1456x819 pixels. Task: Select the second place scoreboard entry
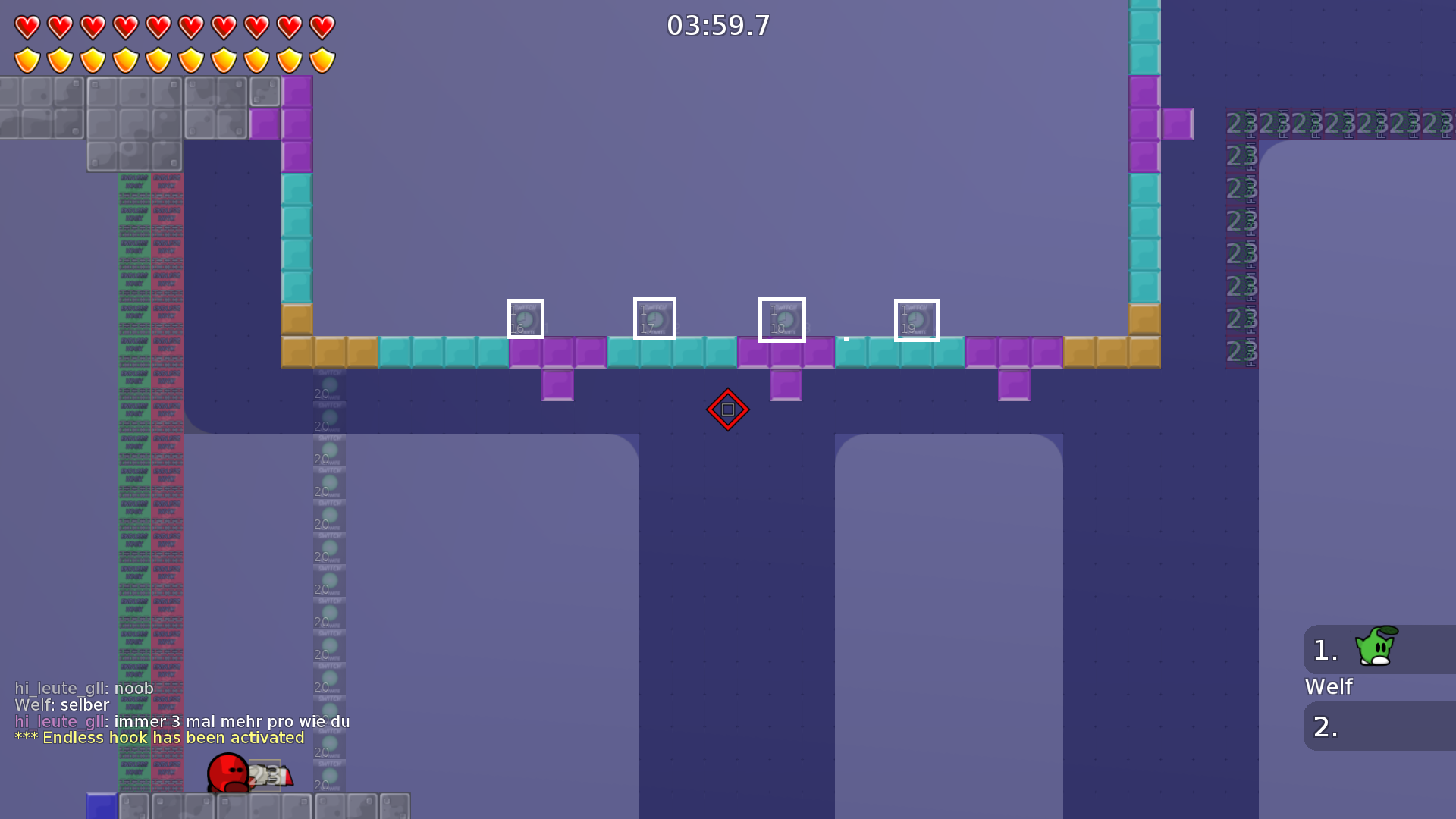1323,726
